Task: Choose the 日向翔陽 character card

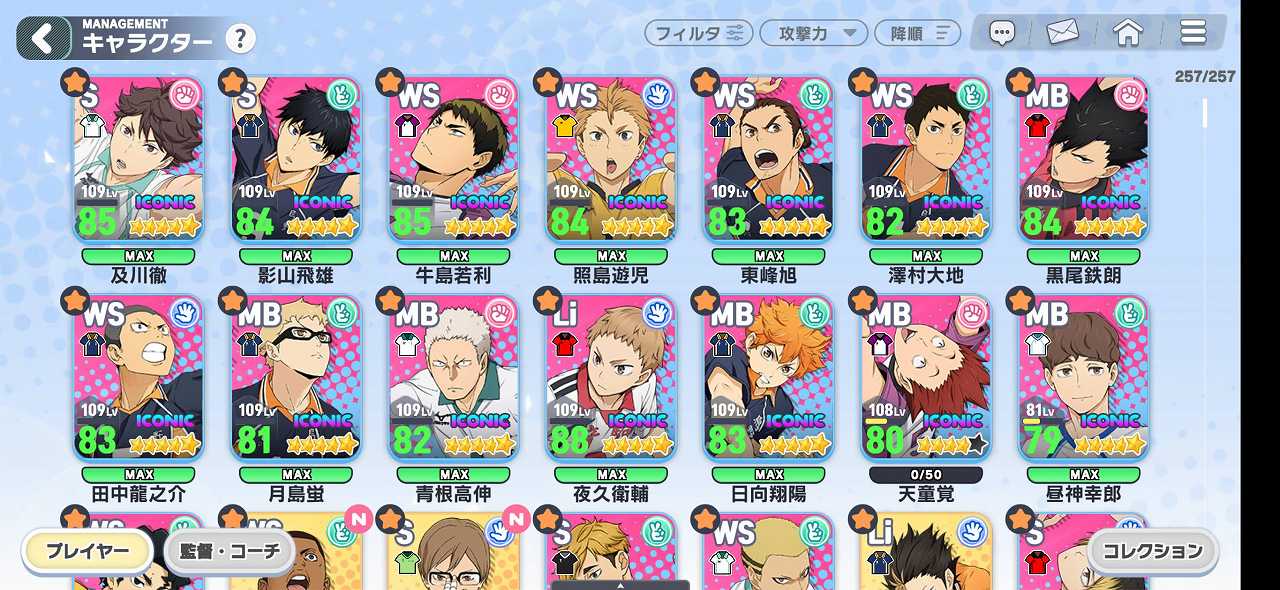Action: tap(769, 378)
